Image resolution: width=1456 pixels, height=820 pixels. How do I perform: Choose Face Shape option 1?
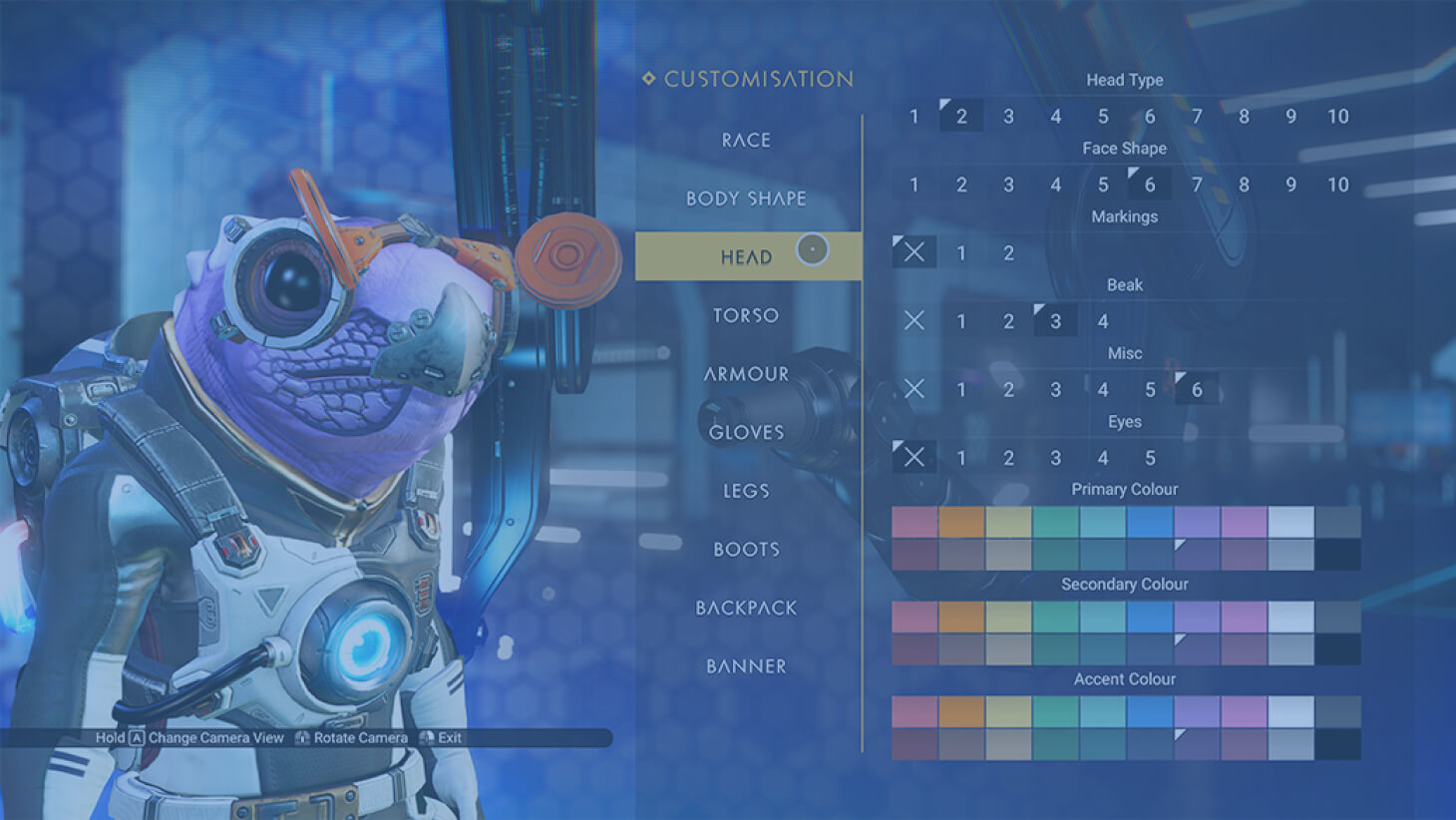(913, 185)
